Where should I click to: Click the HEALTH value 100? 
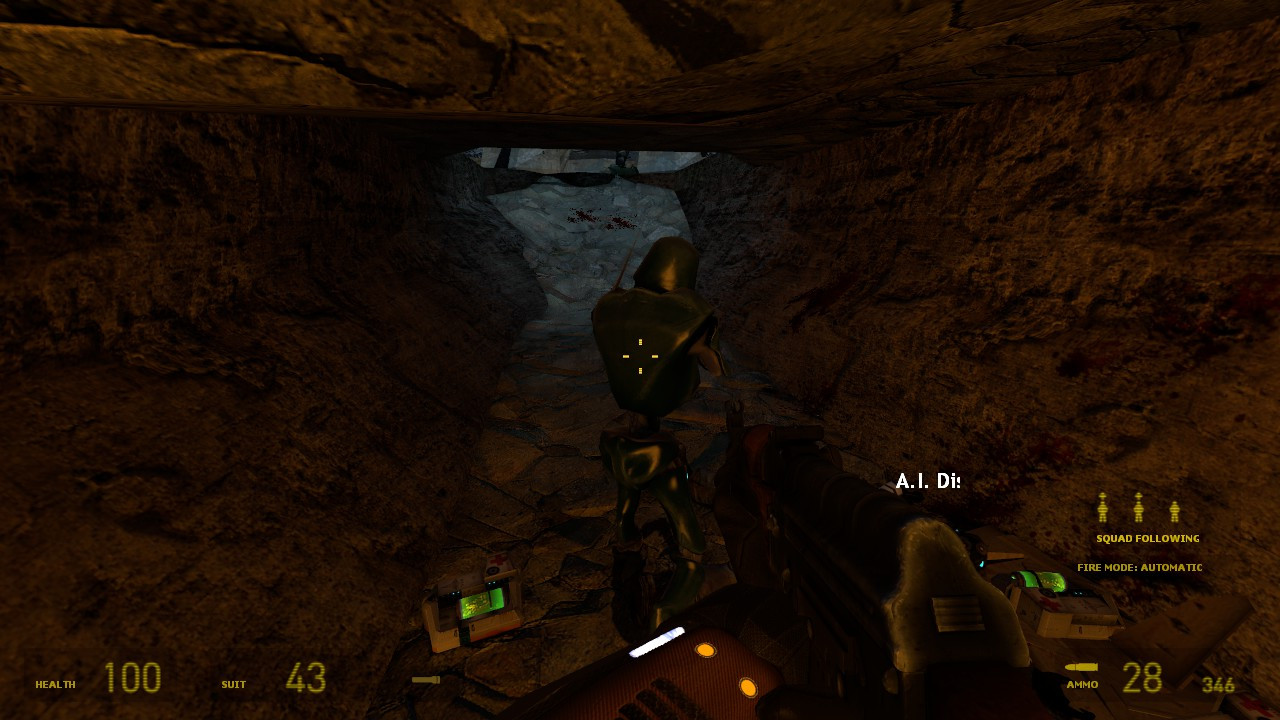click(131, 678)
